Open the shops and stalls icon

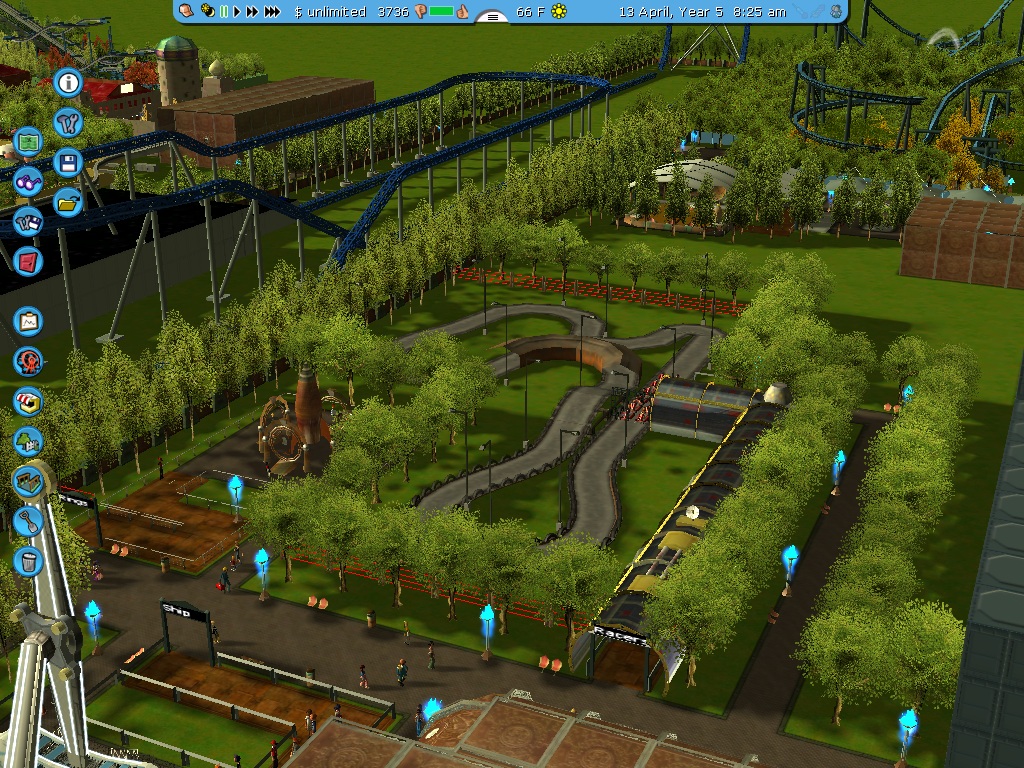(29, 401)
